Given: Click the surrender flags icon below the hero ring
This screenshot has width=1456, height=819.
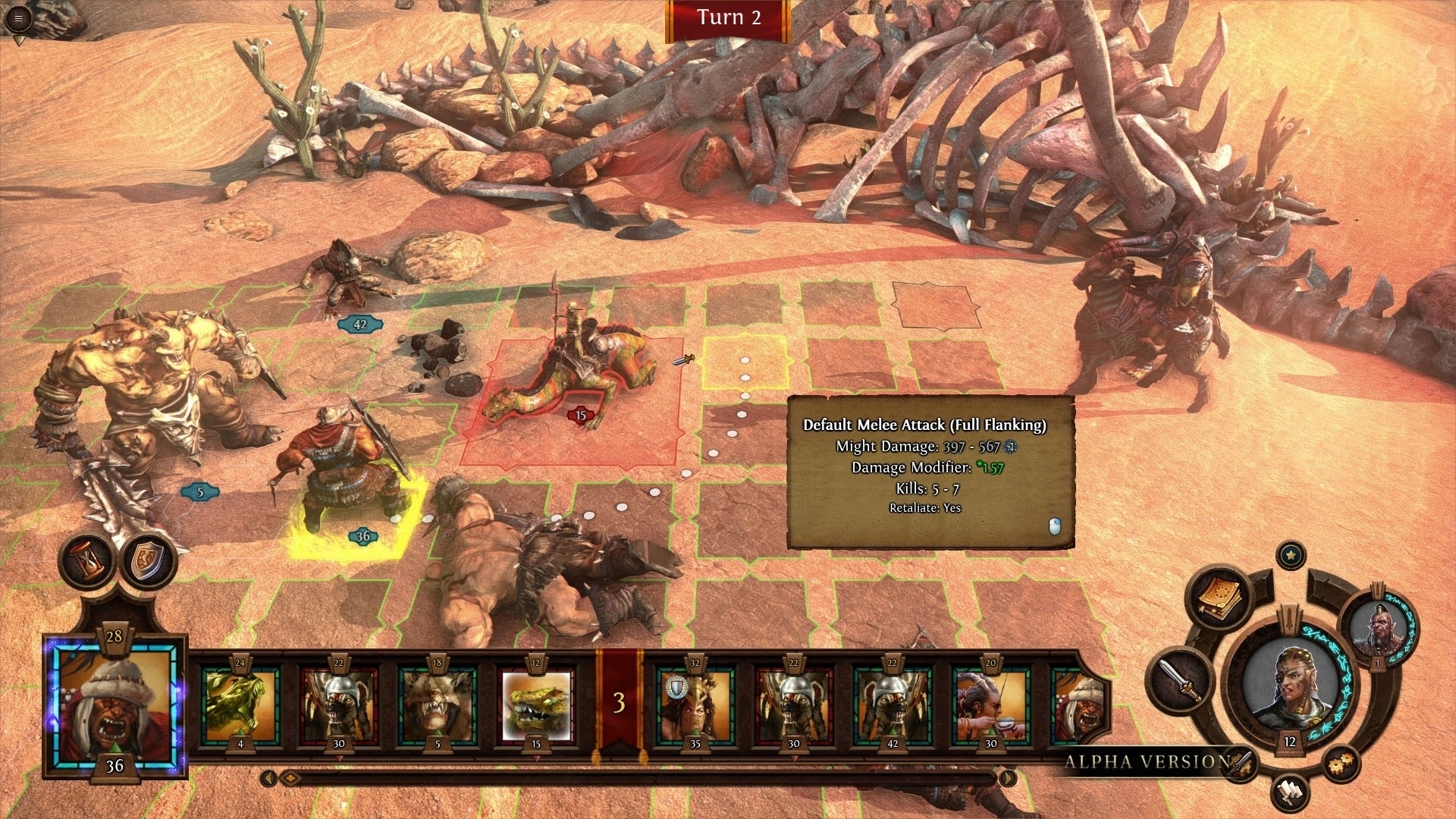Looking at the screenshot, I should [1289, 792].
